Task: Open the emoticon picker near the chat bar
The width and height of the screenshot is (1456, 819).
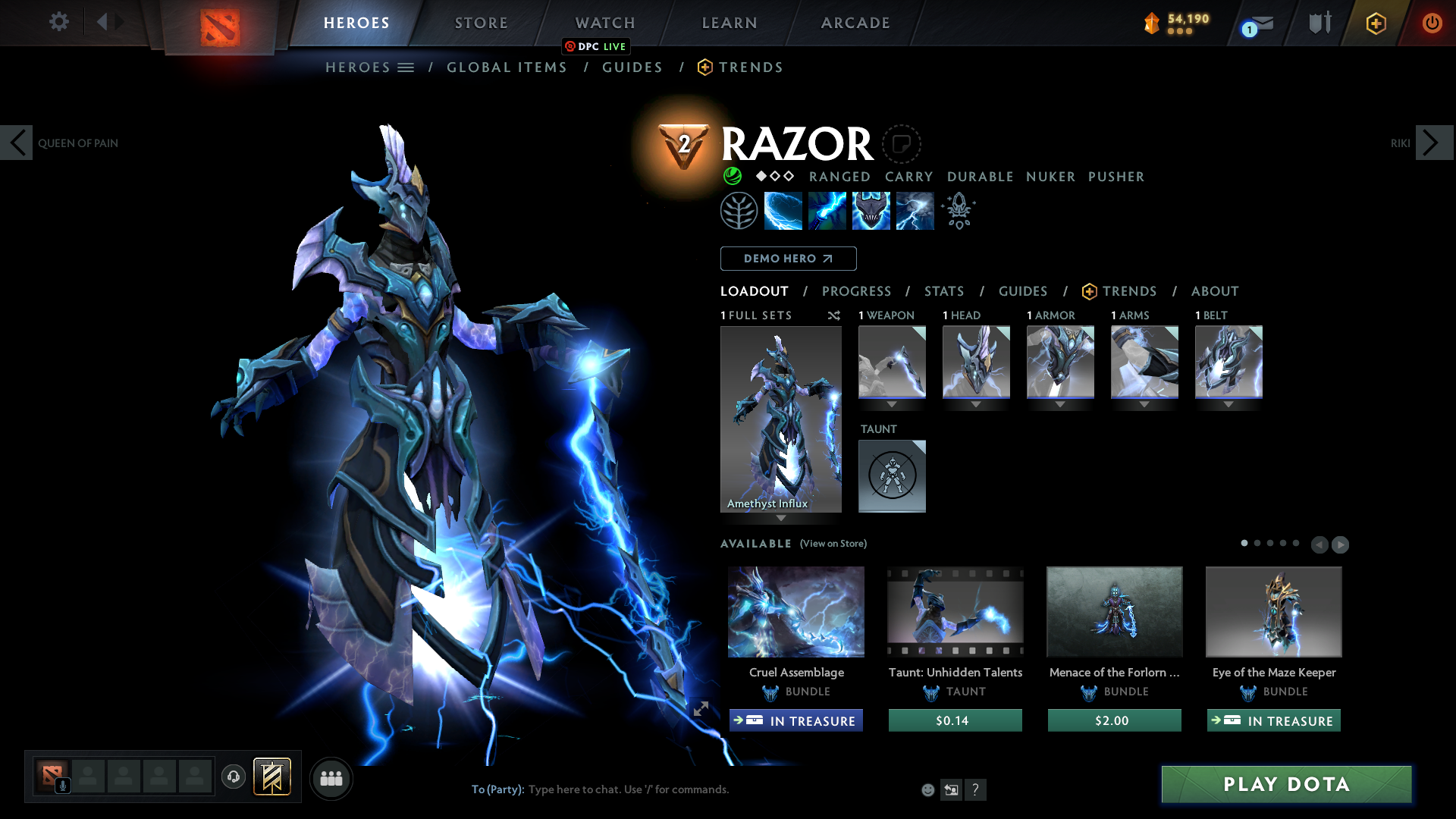Action: coord(927,789)
